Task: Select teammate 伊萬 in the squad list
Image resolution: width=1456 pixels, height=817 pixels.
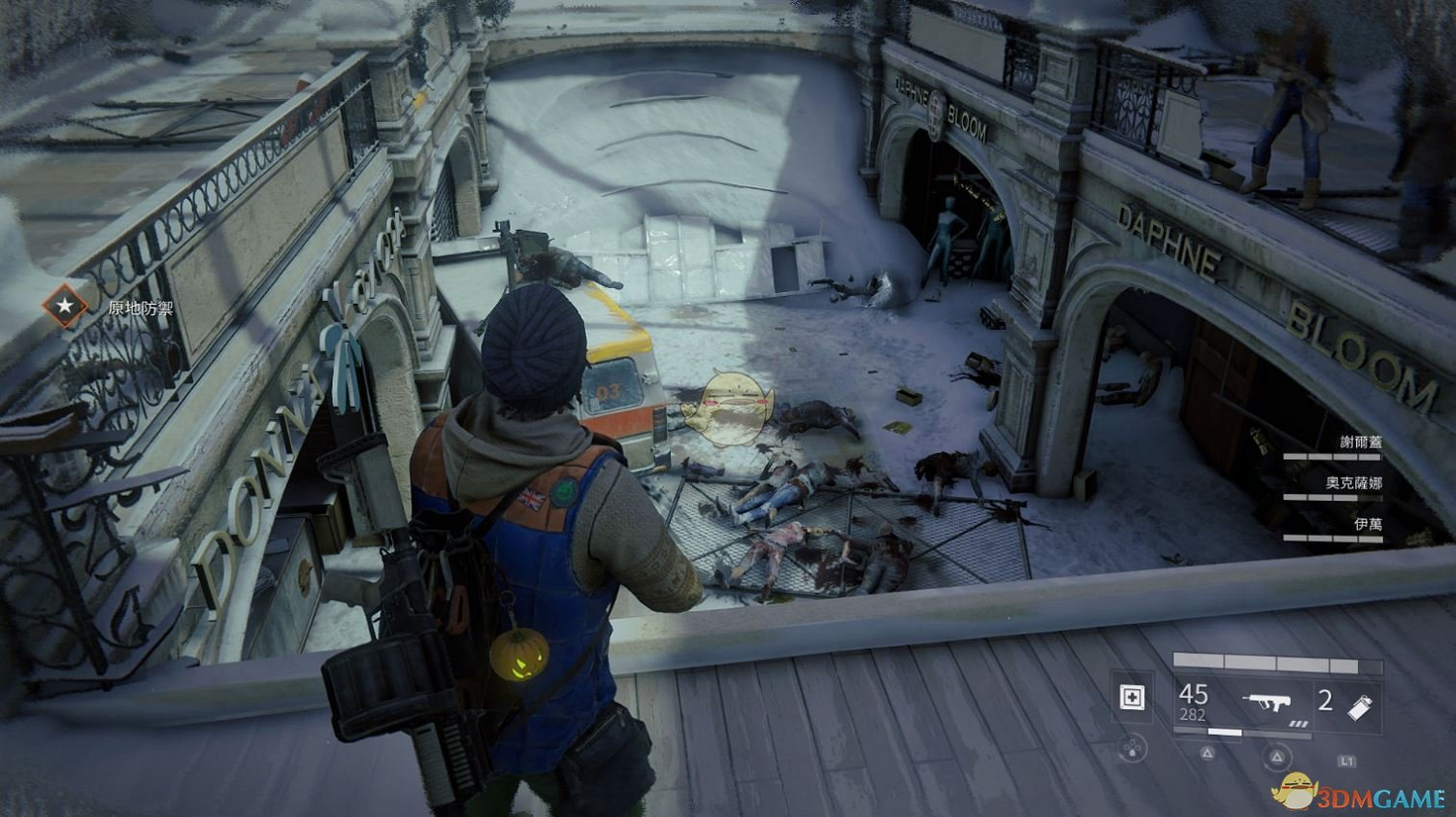Action: click(1368, 524)
